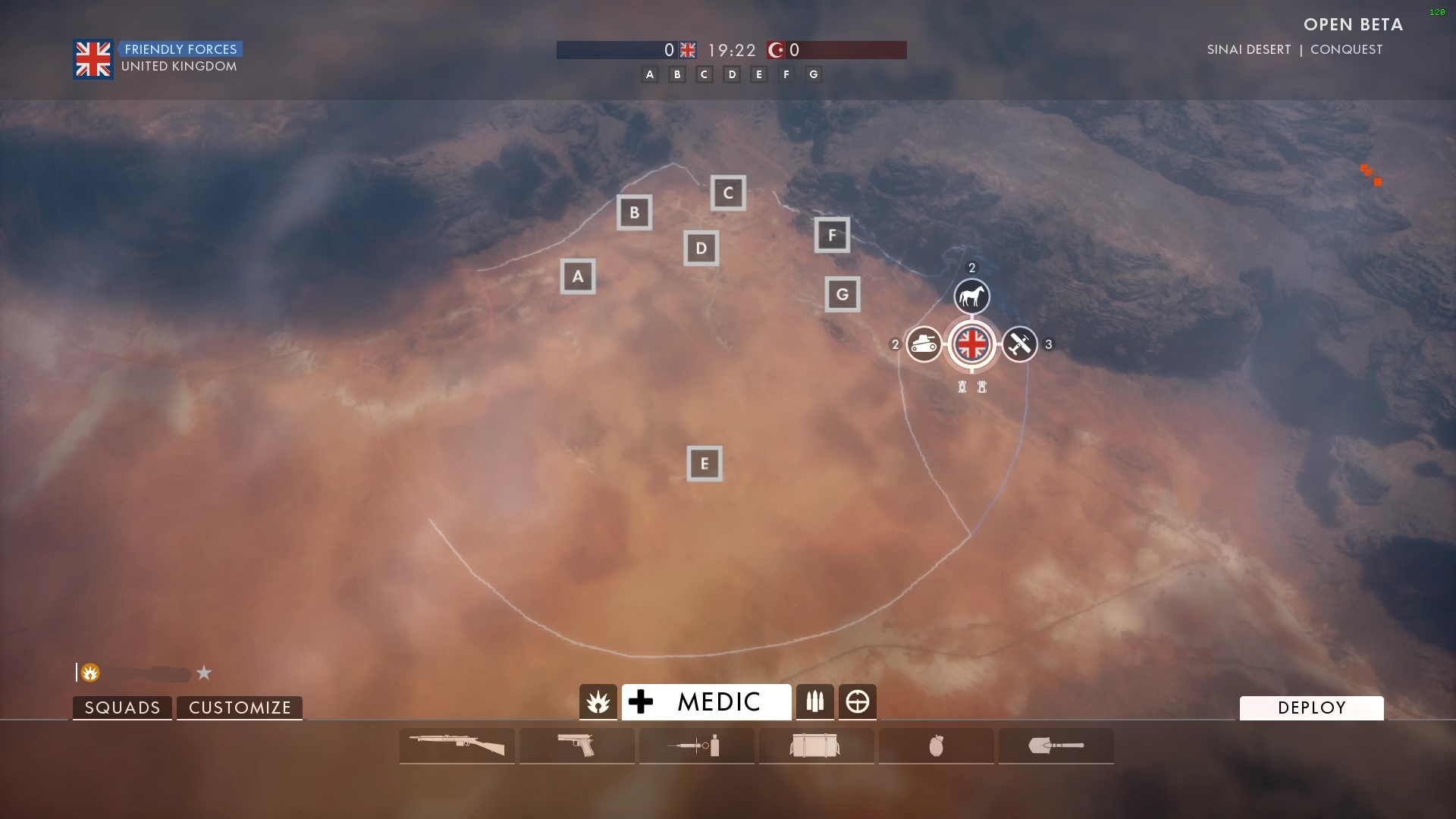
Task: Click capture point A on the map
Action: 578,276
